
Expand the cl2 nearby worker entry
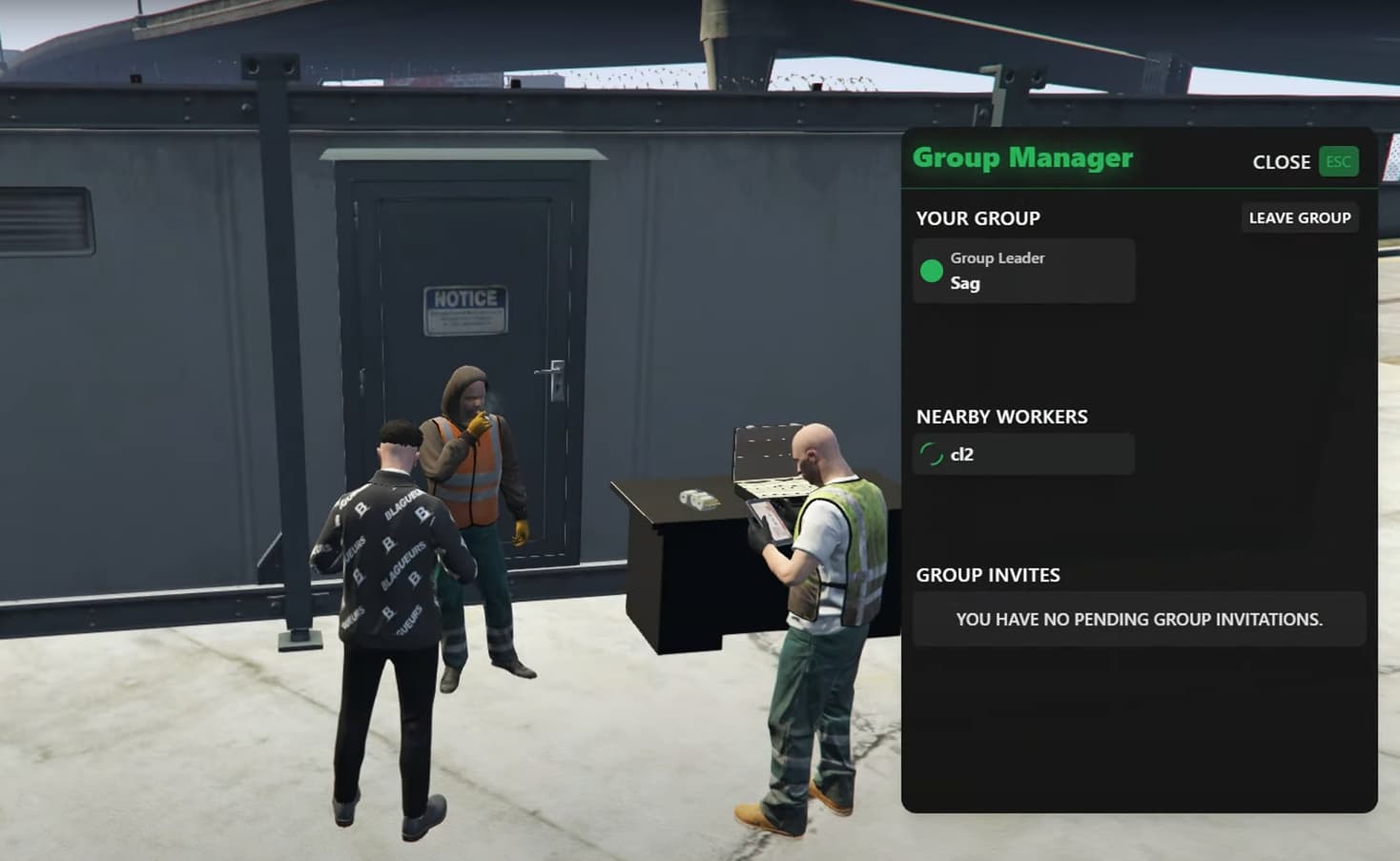pos(1022,454)
